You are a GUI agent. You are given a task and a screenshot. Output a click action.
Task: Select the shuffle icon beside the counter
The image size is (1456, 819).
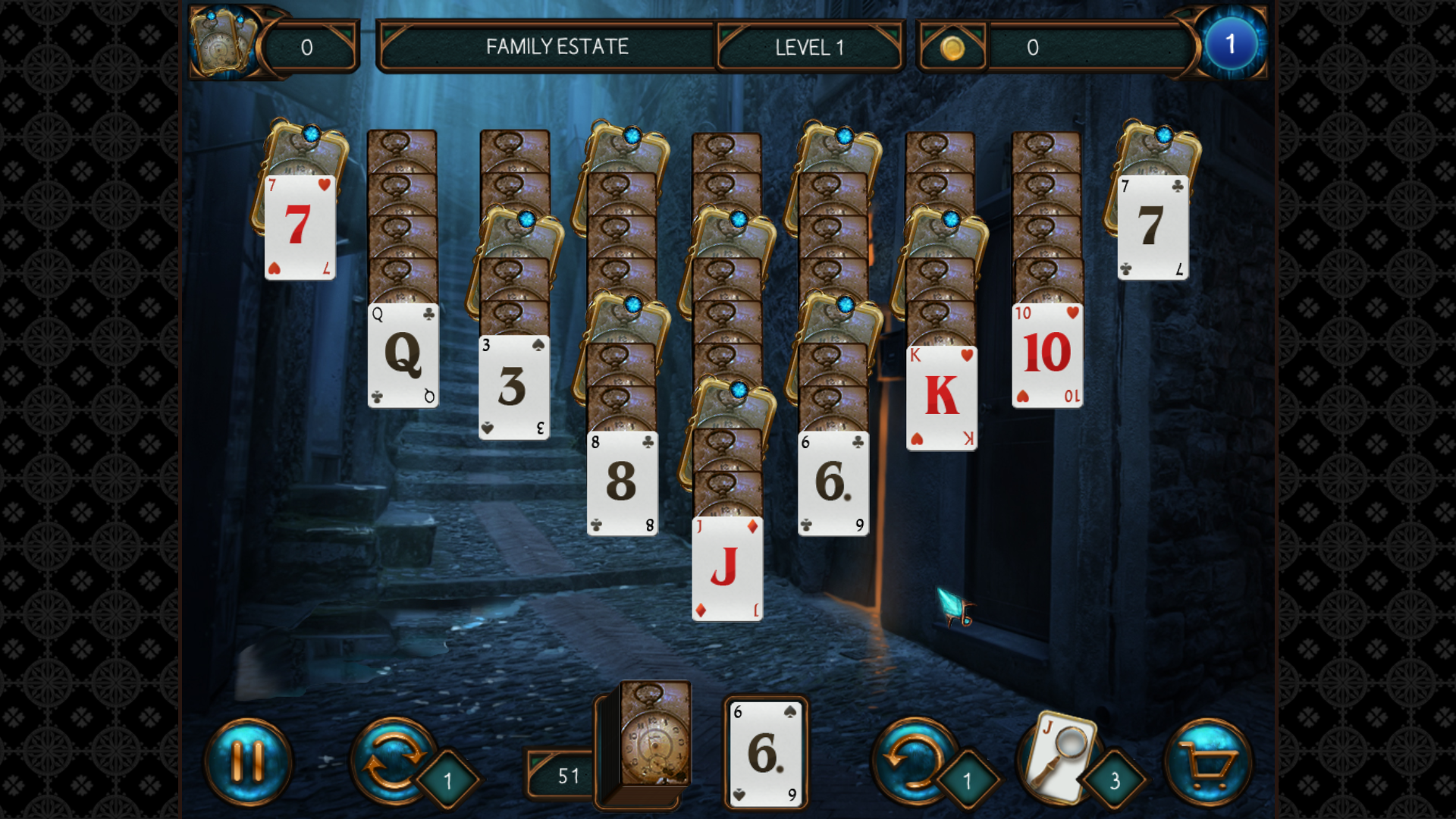pyautogui.click(x=394, y=761)
